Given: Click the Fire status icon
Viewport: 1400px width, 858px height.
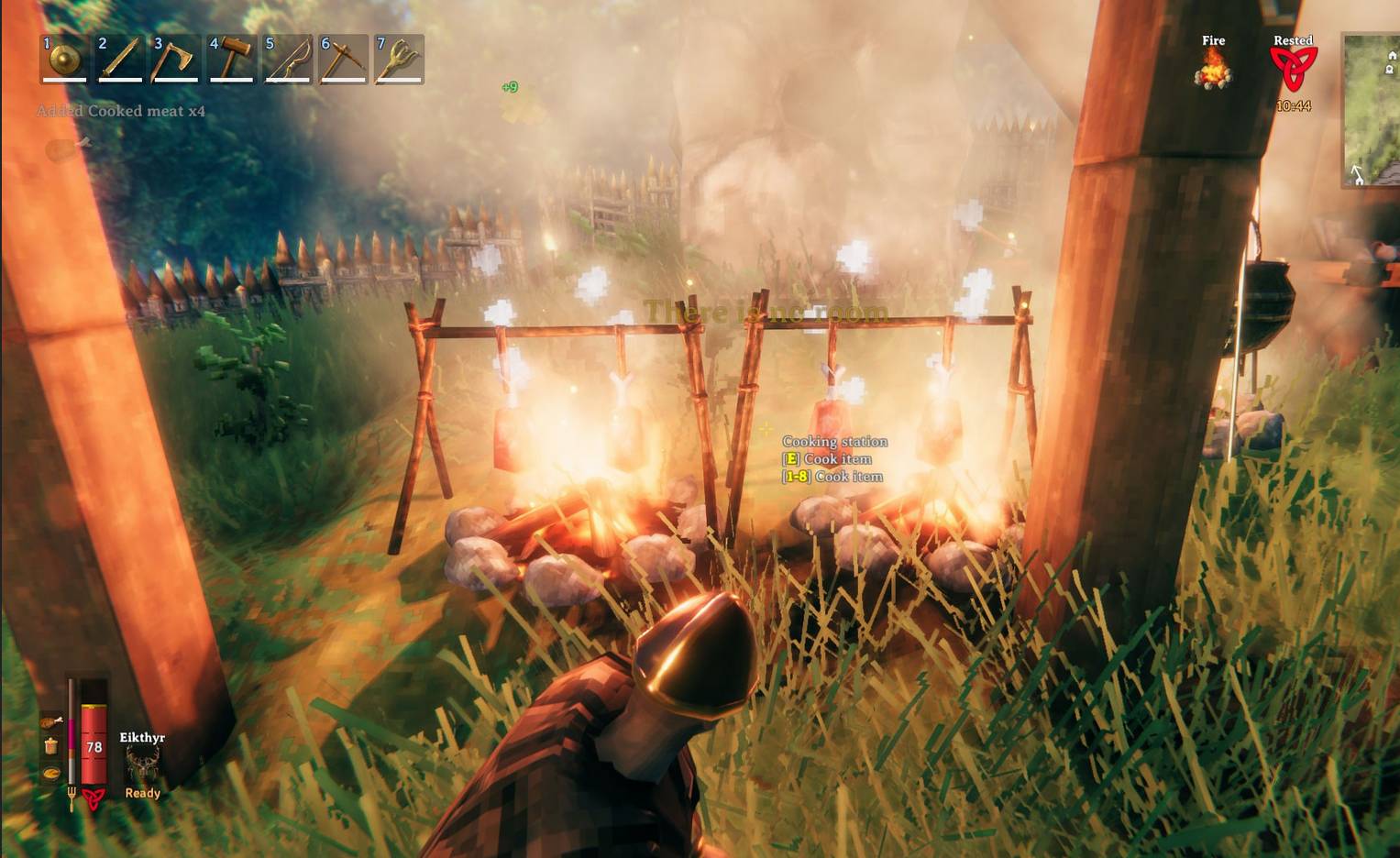Looking at the screenshot, I should coord(1214,69).
